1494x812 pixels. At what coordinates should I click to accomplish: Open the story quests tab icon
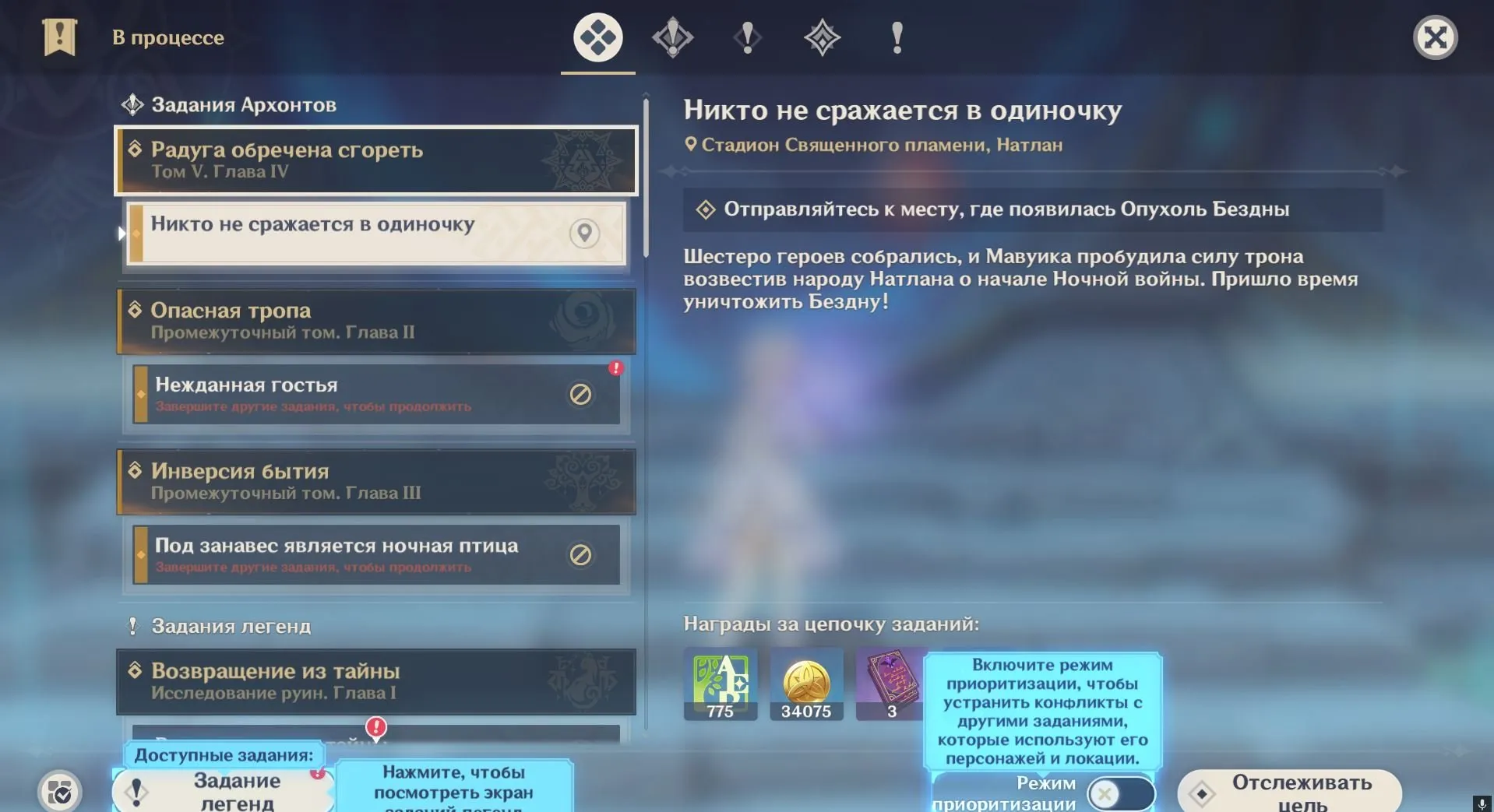(674, 37)
